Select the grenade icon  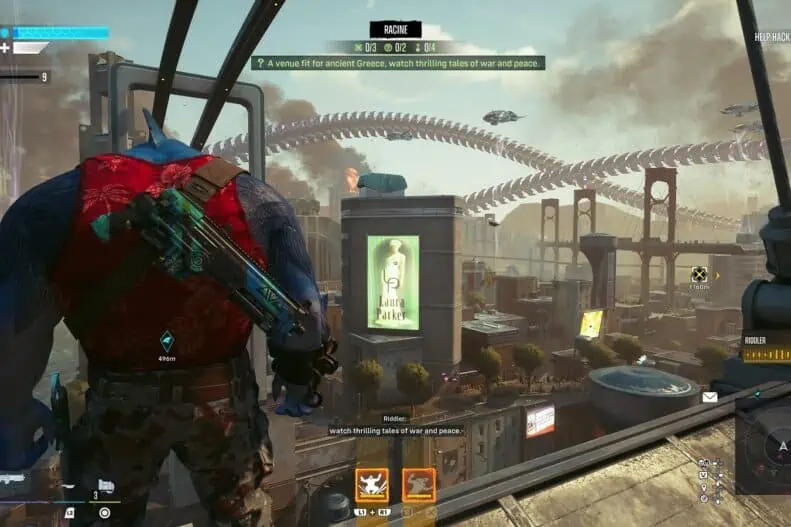[105, 487]
